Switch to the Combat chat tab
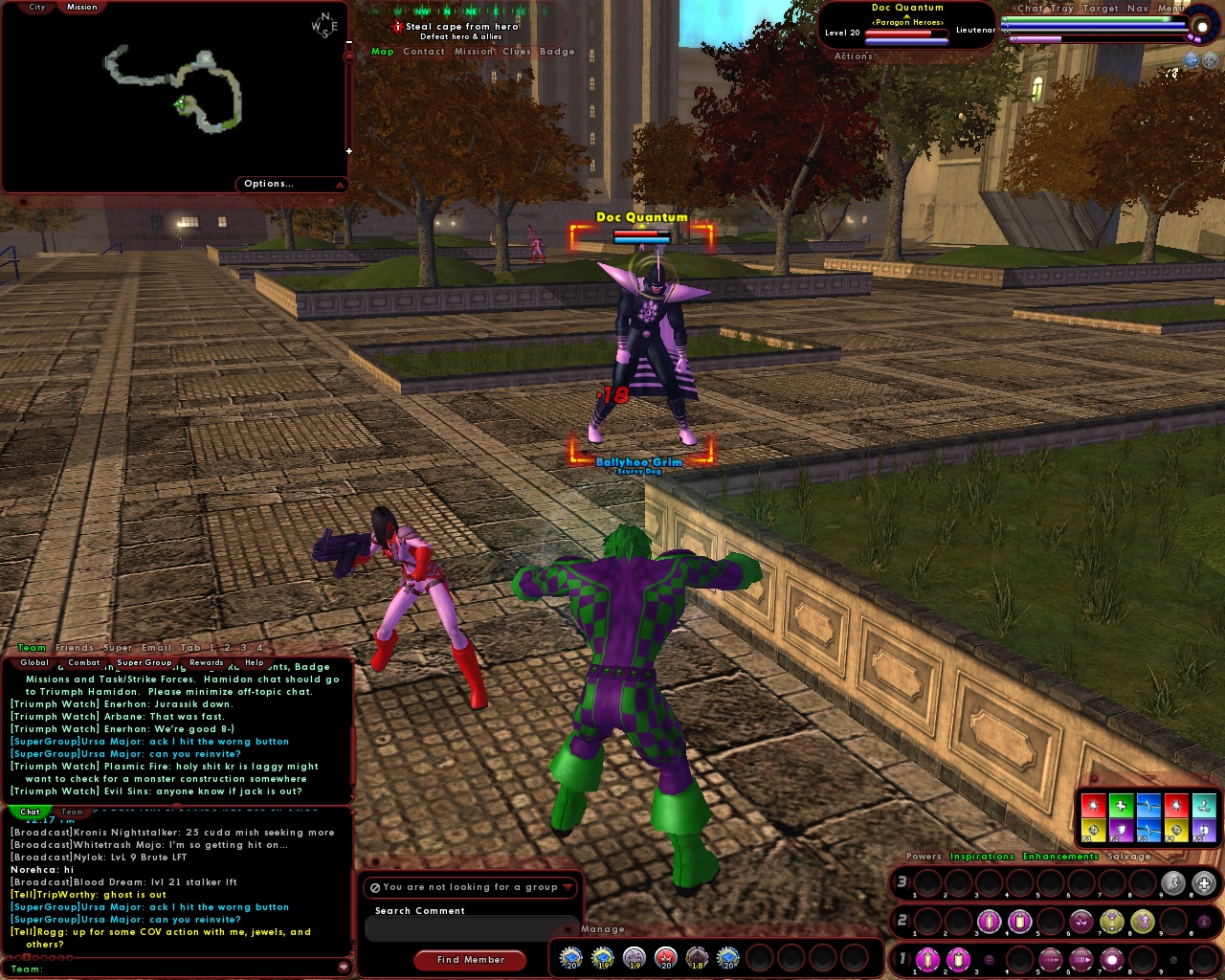1225x980 pixels. coord(84,662)
